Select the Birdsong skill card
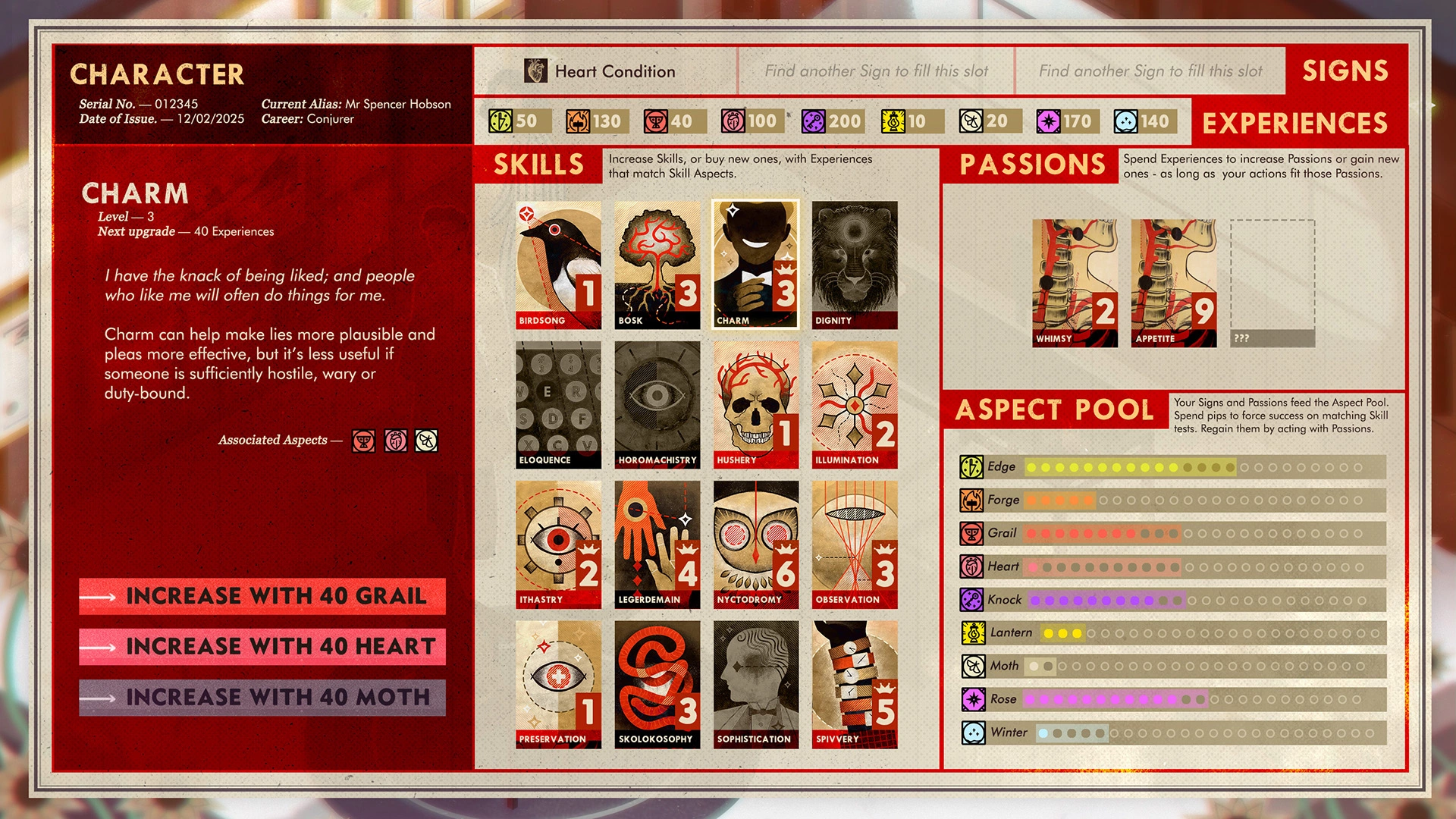This screenshot has height=819, width=1456. pyautogui.click(x=558, y=265)
